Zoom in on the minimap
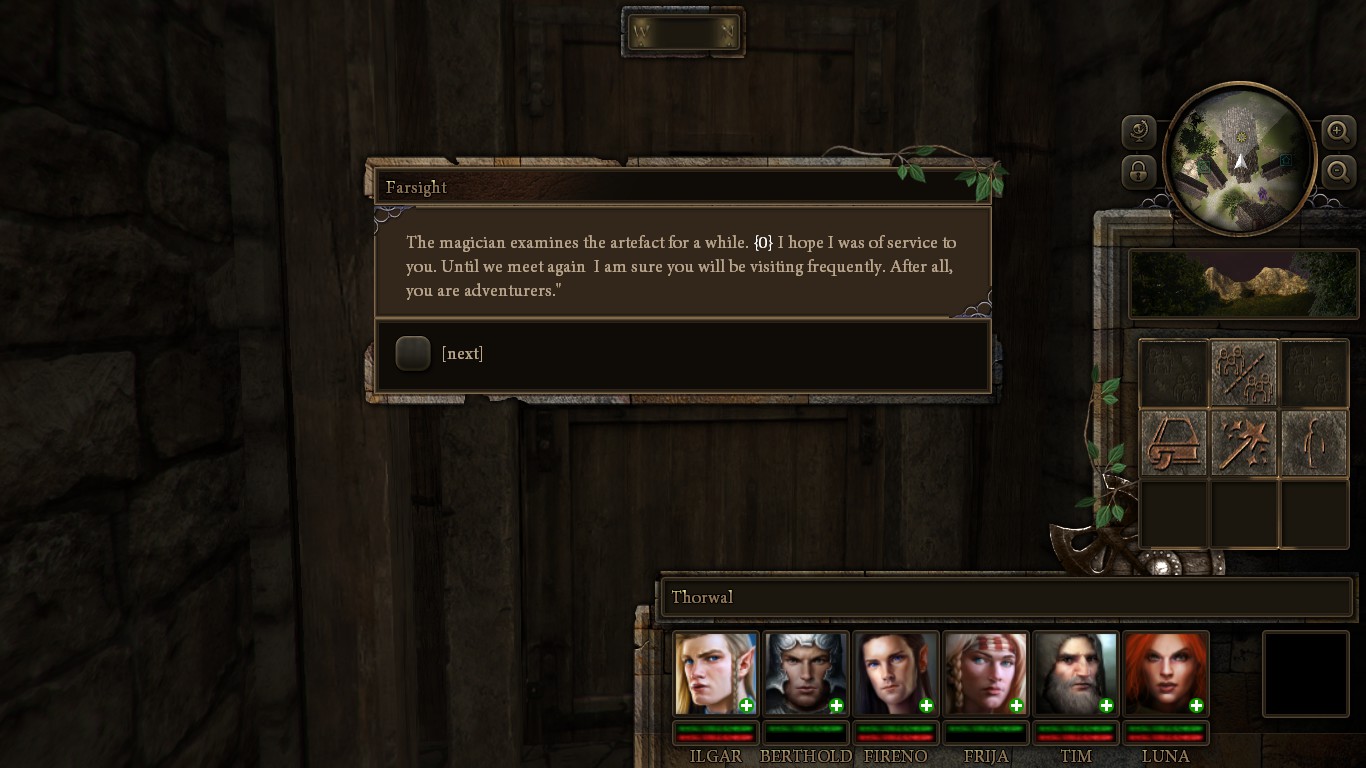1366x768 pixels. click(x=1338, y=131)
